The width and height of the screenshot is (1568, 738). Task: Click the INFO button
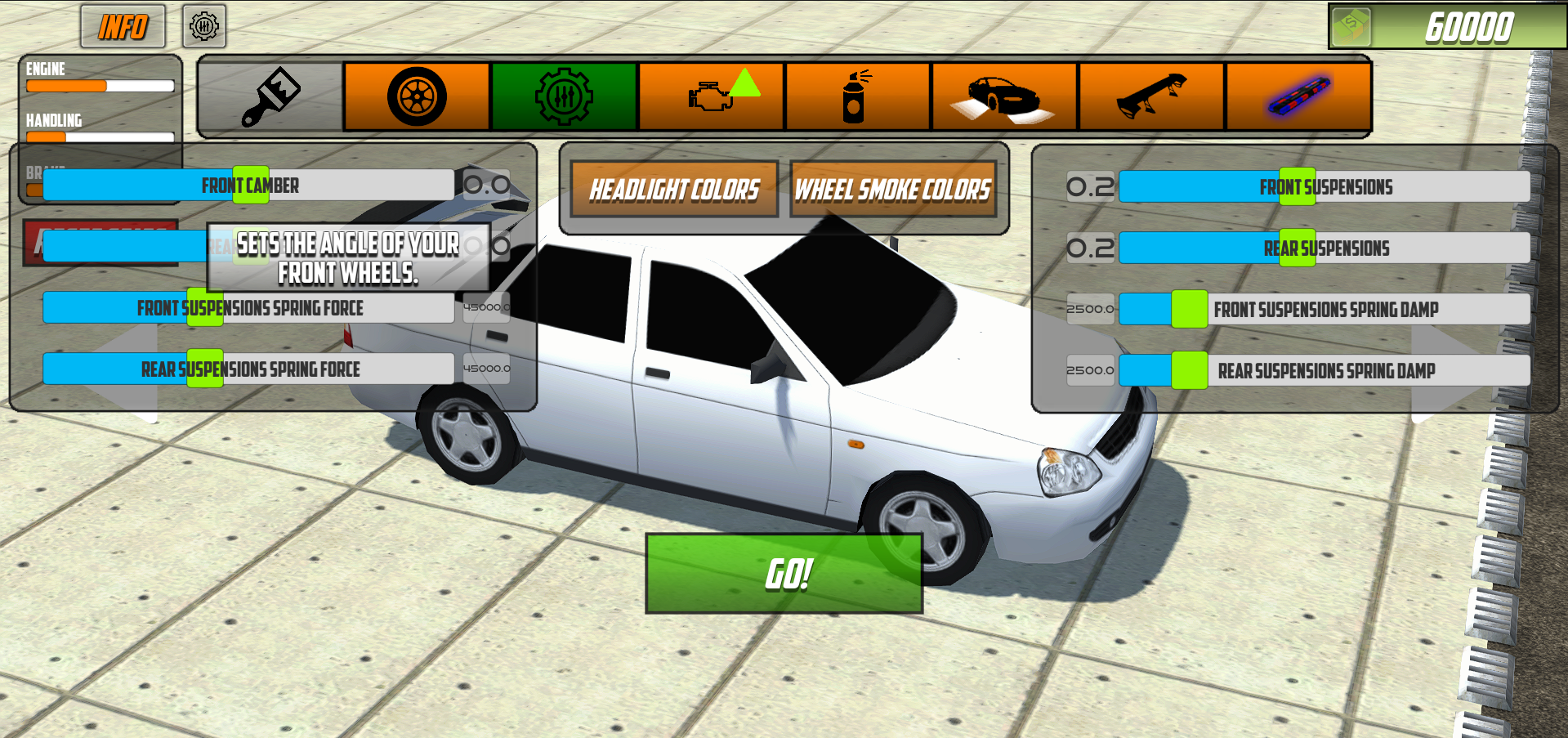pos(123,26)
